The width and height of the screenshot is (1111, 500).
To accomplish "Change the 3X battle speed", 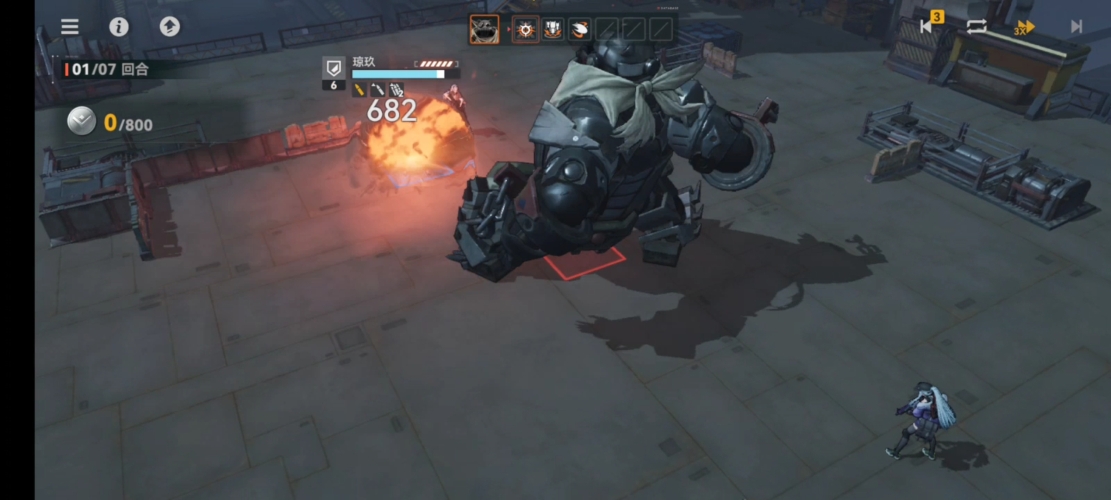I will [x=1025, y=27].
